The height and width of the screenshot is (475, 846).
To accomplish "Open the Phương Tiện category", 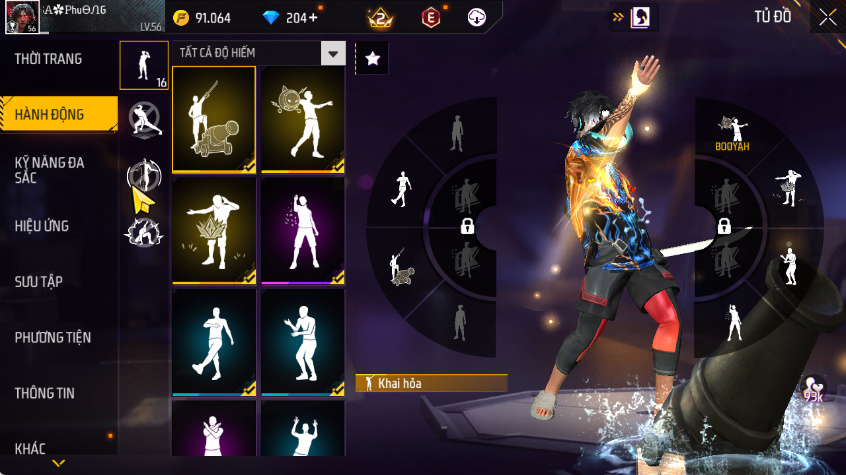I will point(52,337).
